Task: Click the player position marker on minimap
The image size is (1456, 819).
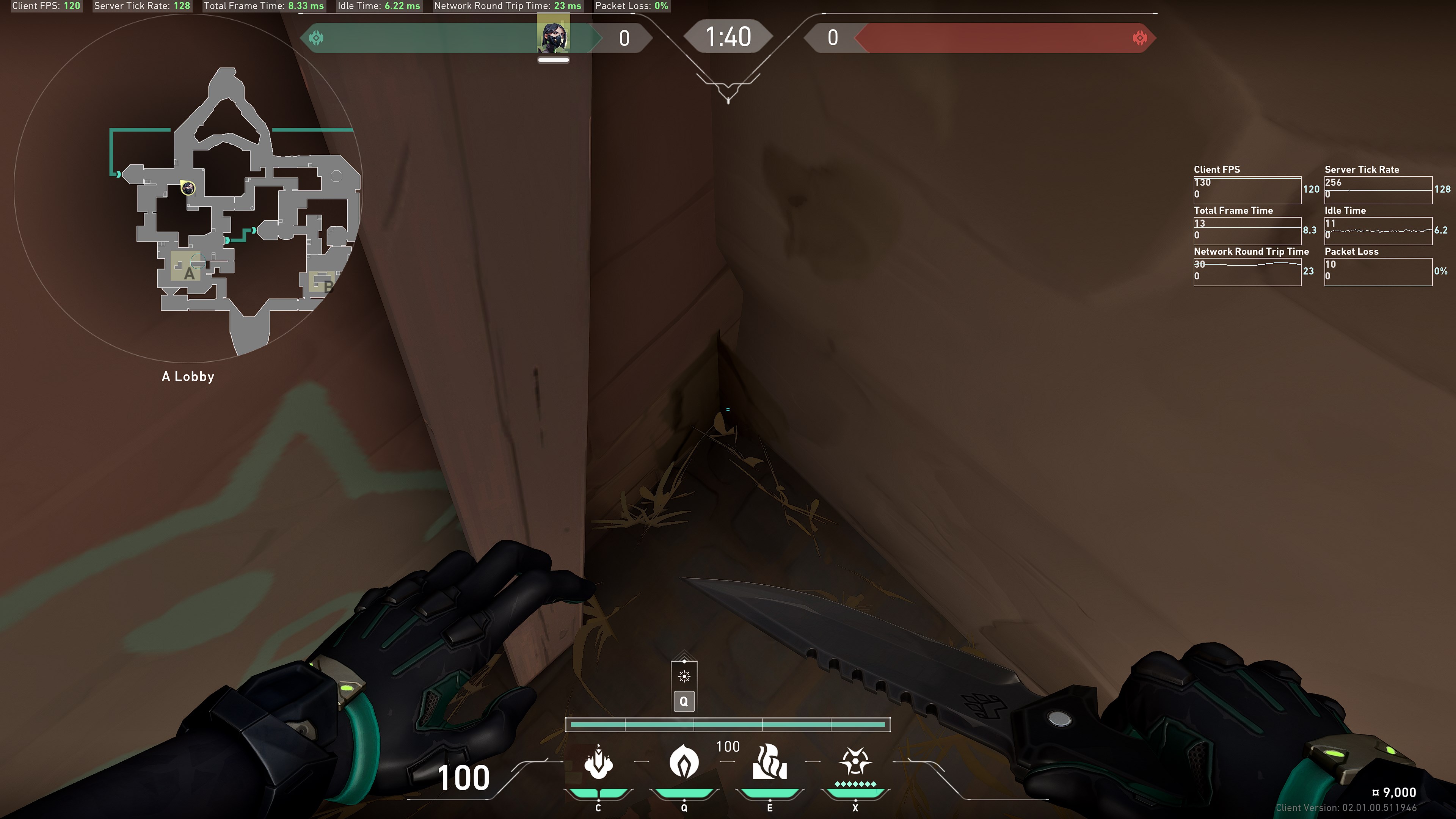Action: point(188,188)
